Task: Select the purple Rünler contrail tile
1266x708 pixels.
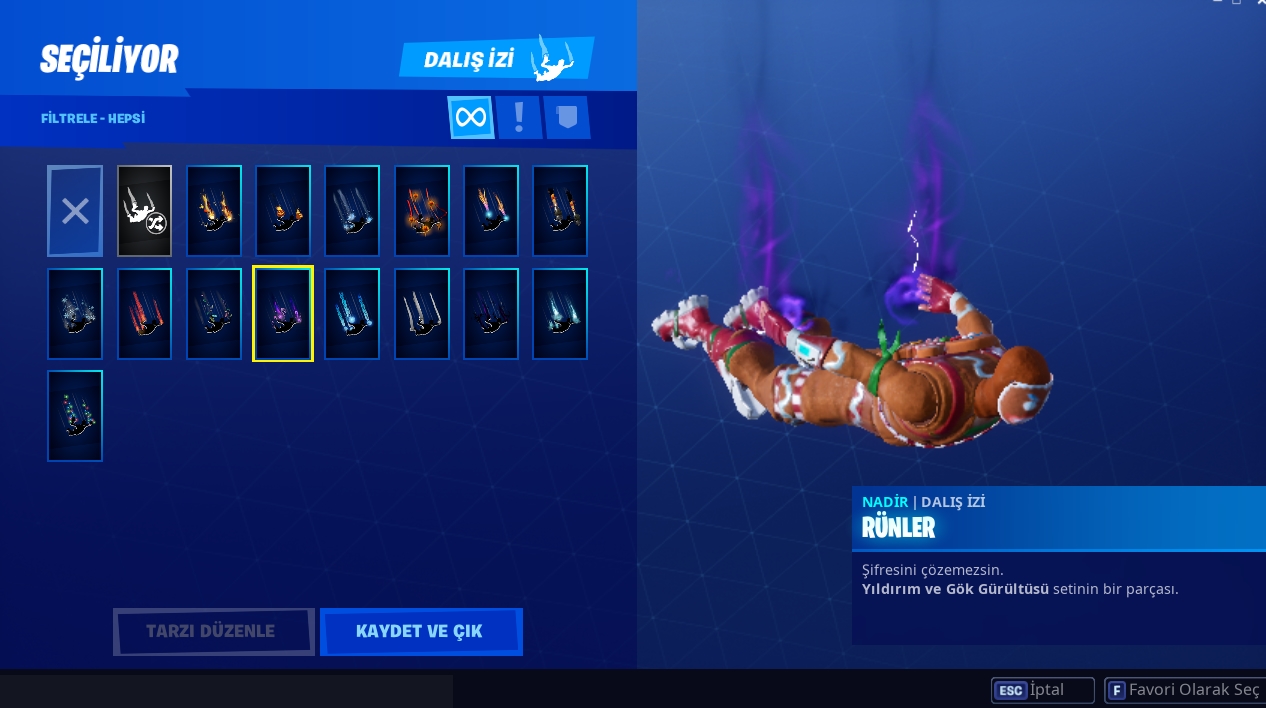Action: pyautogui.click(x=283, y=314)
